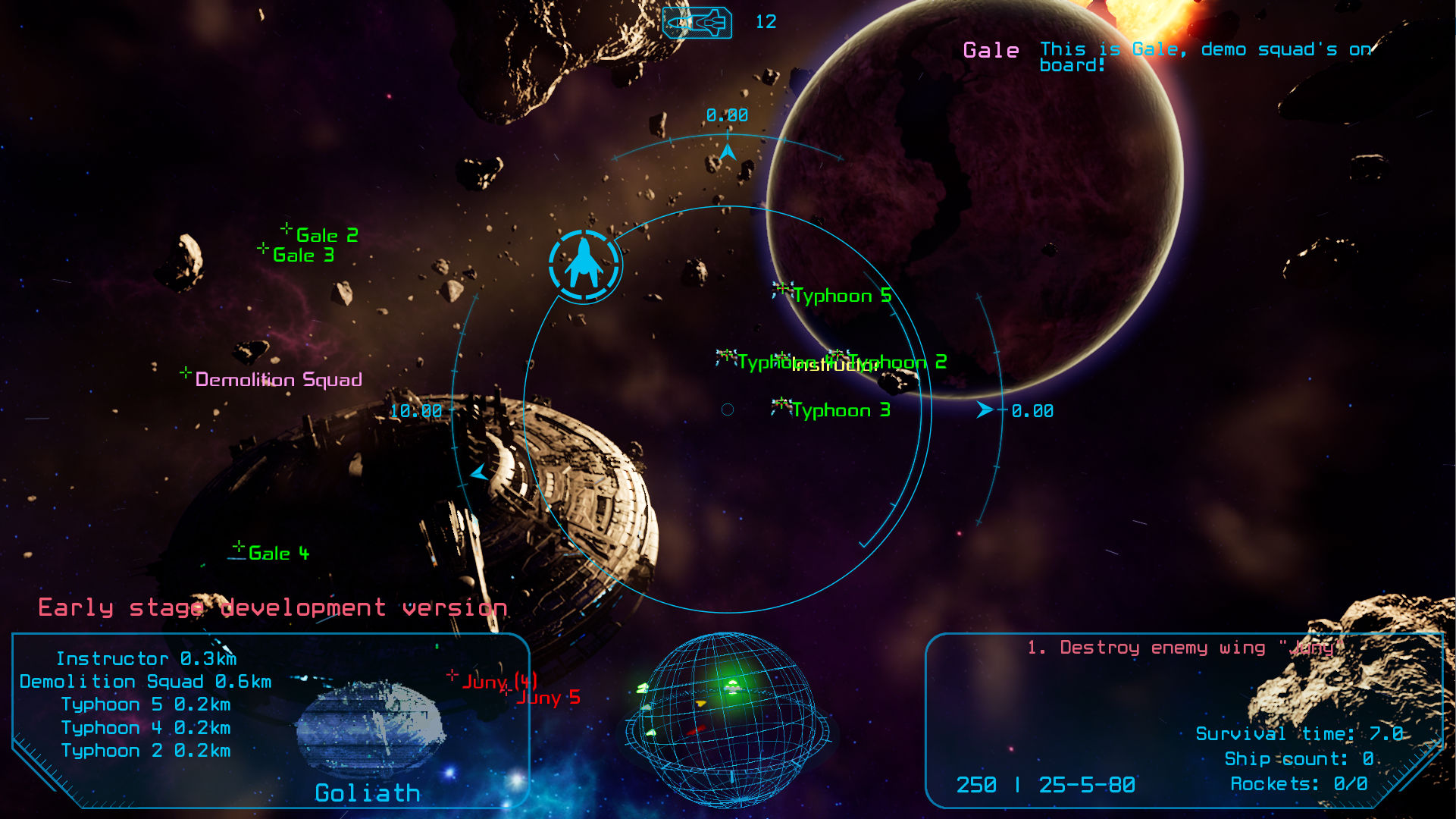Pick Typhoon 5 in the target list
1456x819 pixels.
(146, 704)
